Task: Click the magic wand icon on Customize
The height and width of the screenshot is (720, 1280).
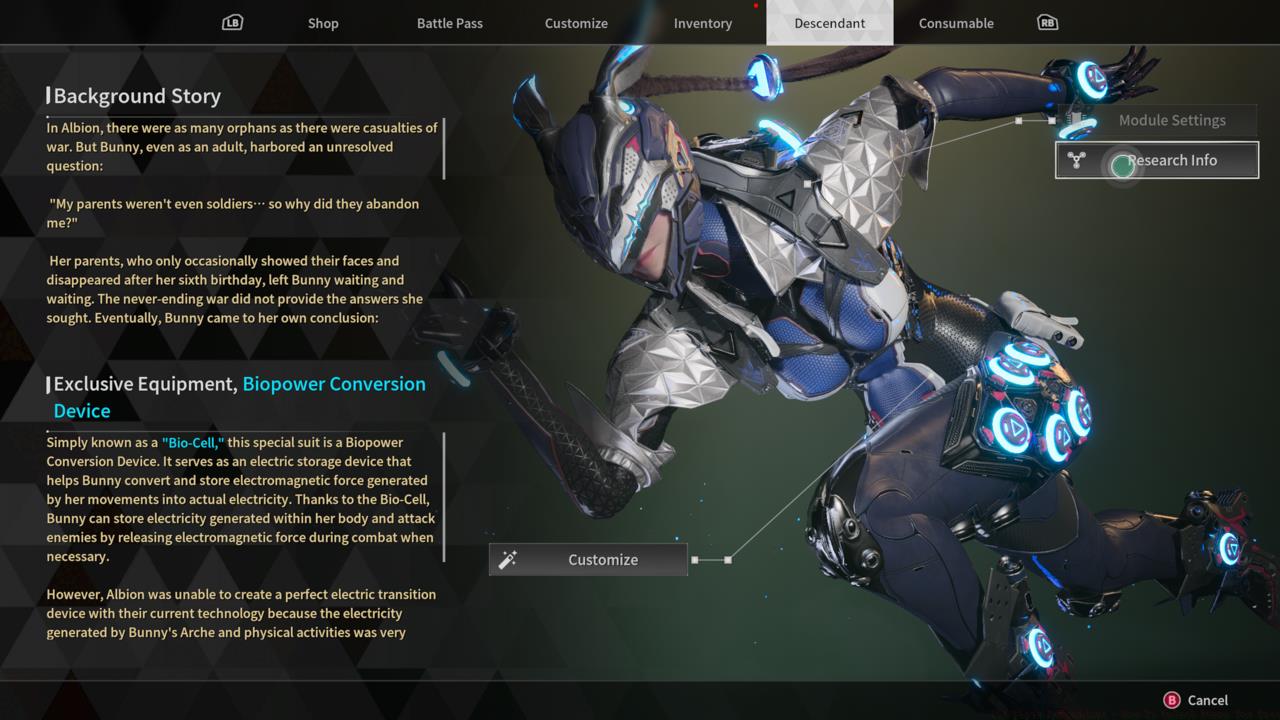Action: 508,559
